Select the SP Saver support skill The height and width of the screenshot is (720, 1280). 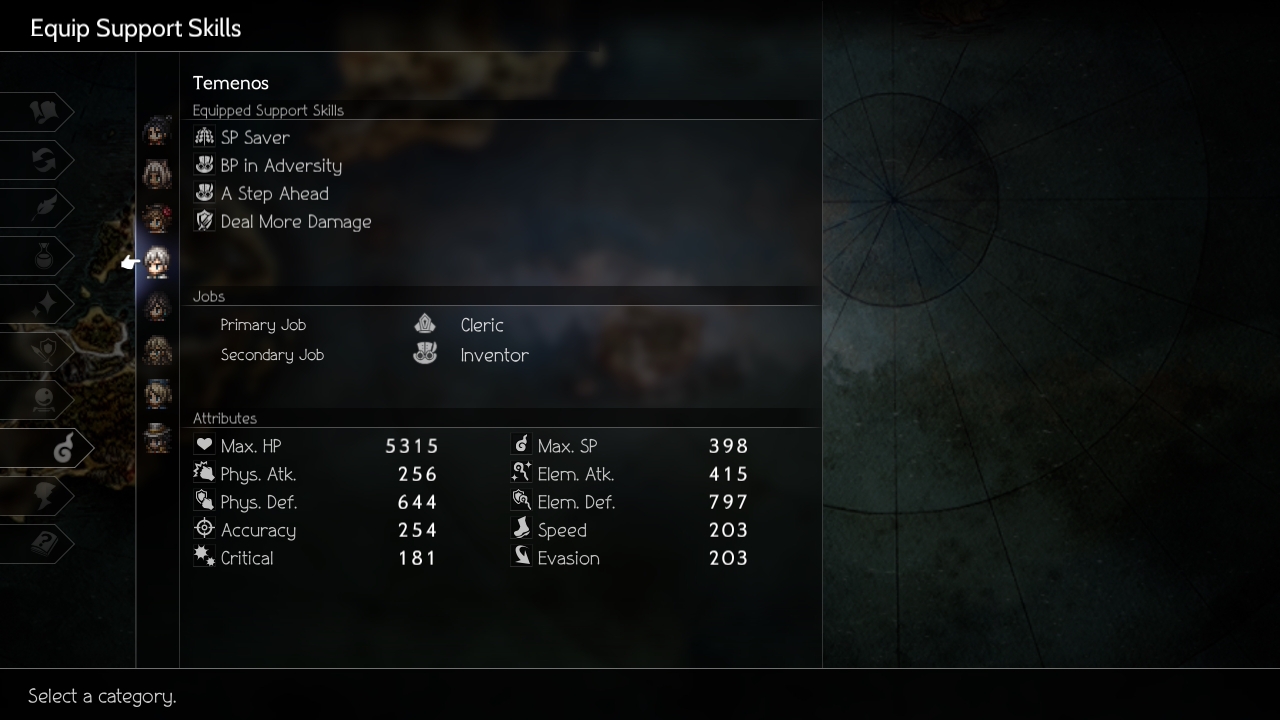255,138
